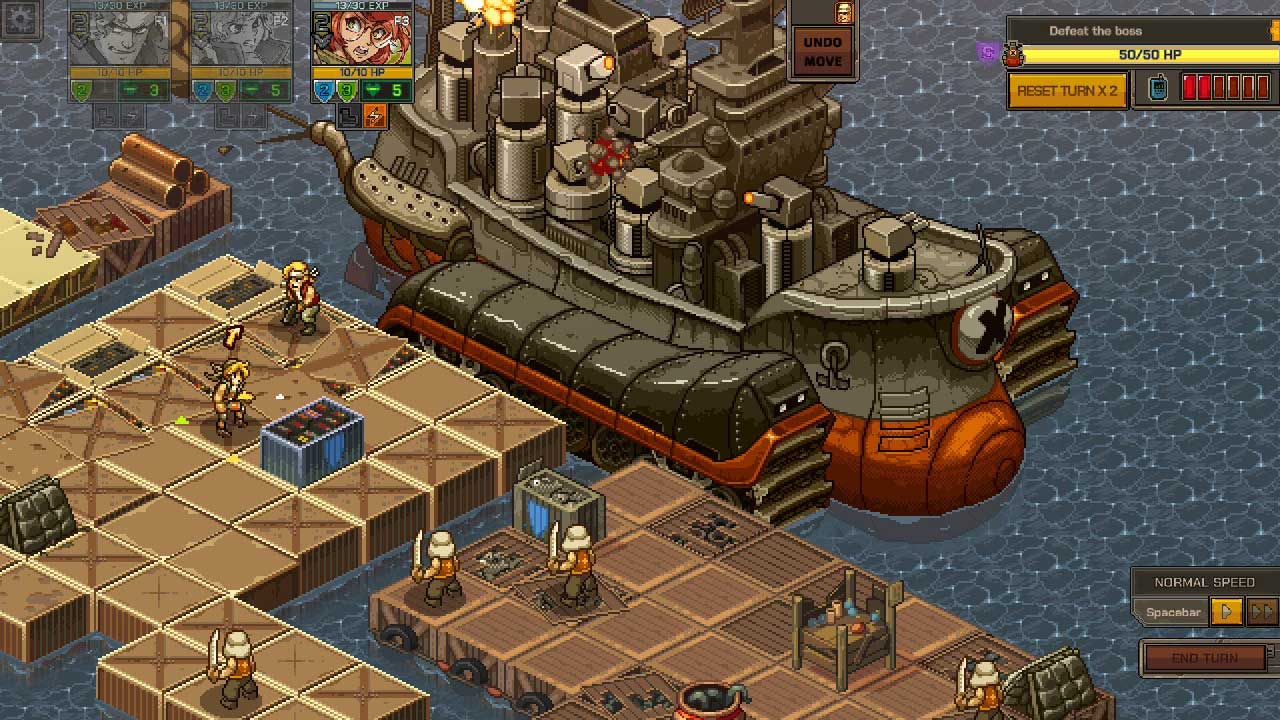Open the gear settings menu
This screenshot has width=1280, height=720.
tap(20, 20)
